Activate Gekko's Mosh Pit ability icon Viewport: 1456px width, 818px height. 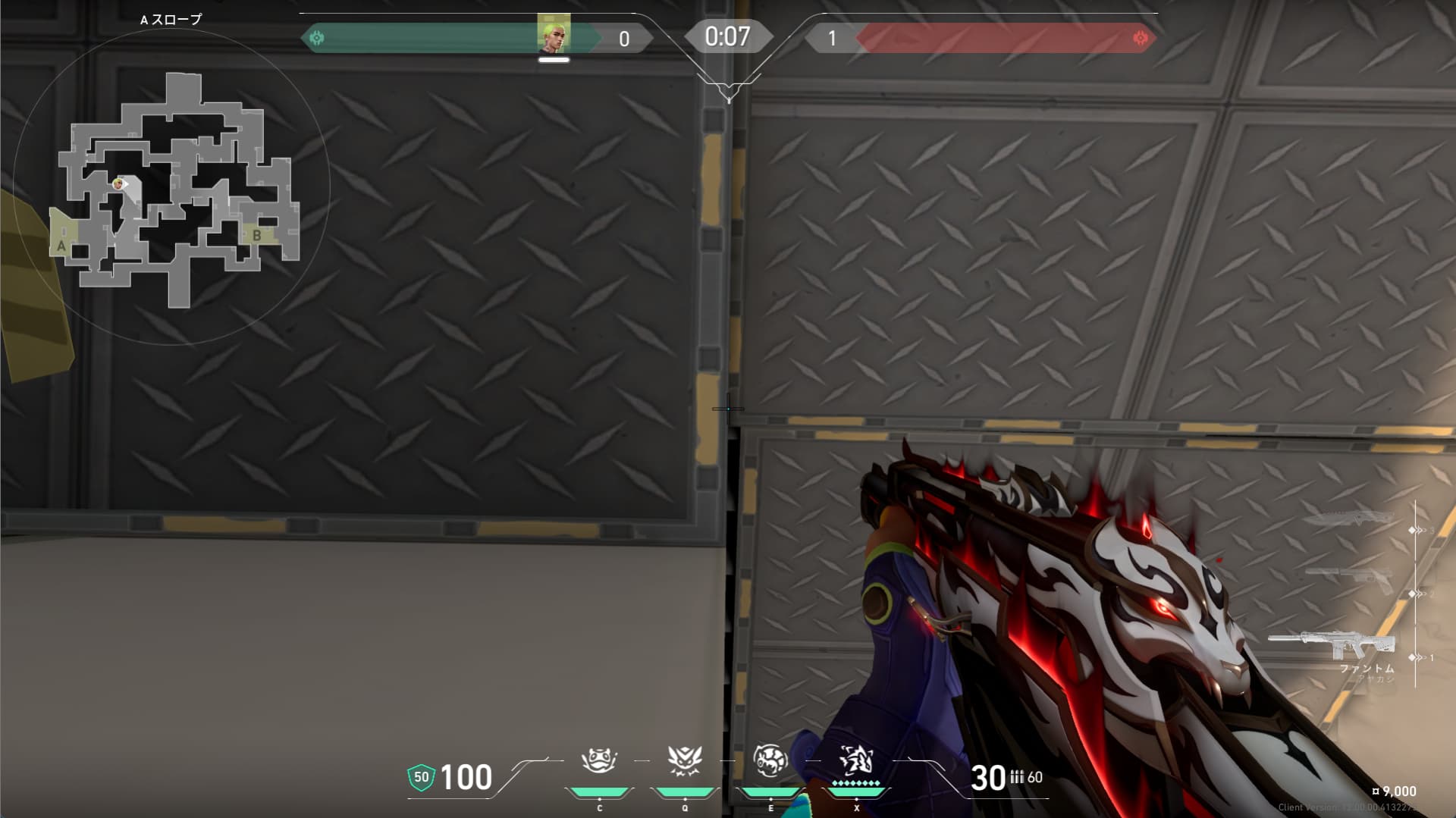point(599,760)
